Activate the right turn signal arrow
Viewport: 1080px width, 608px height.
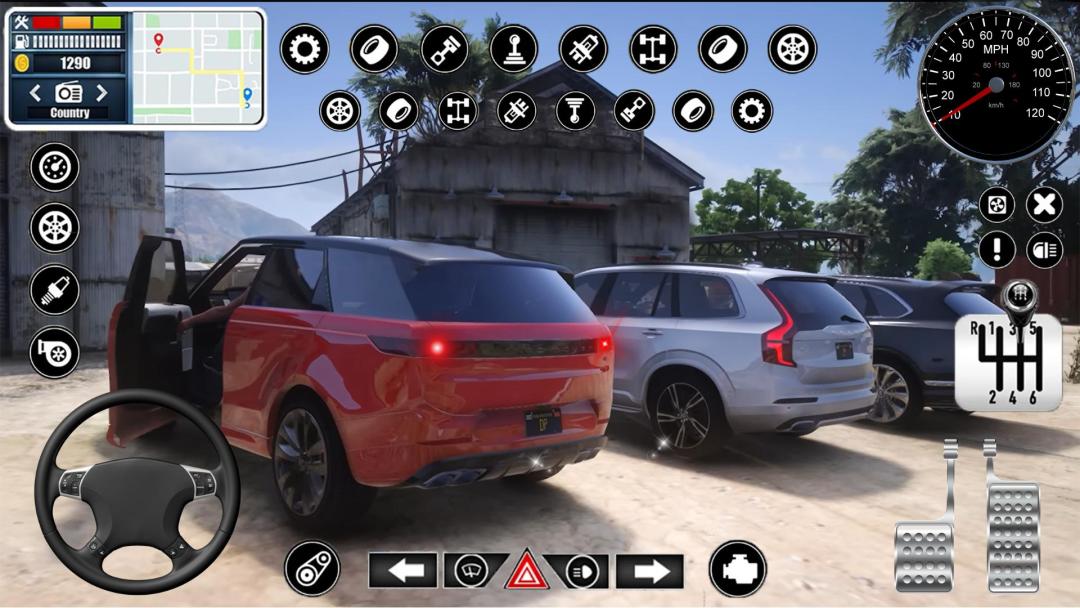click(650, 571)
